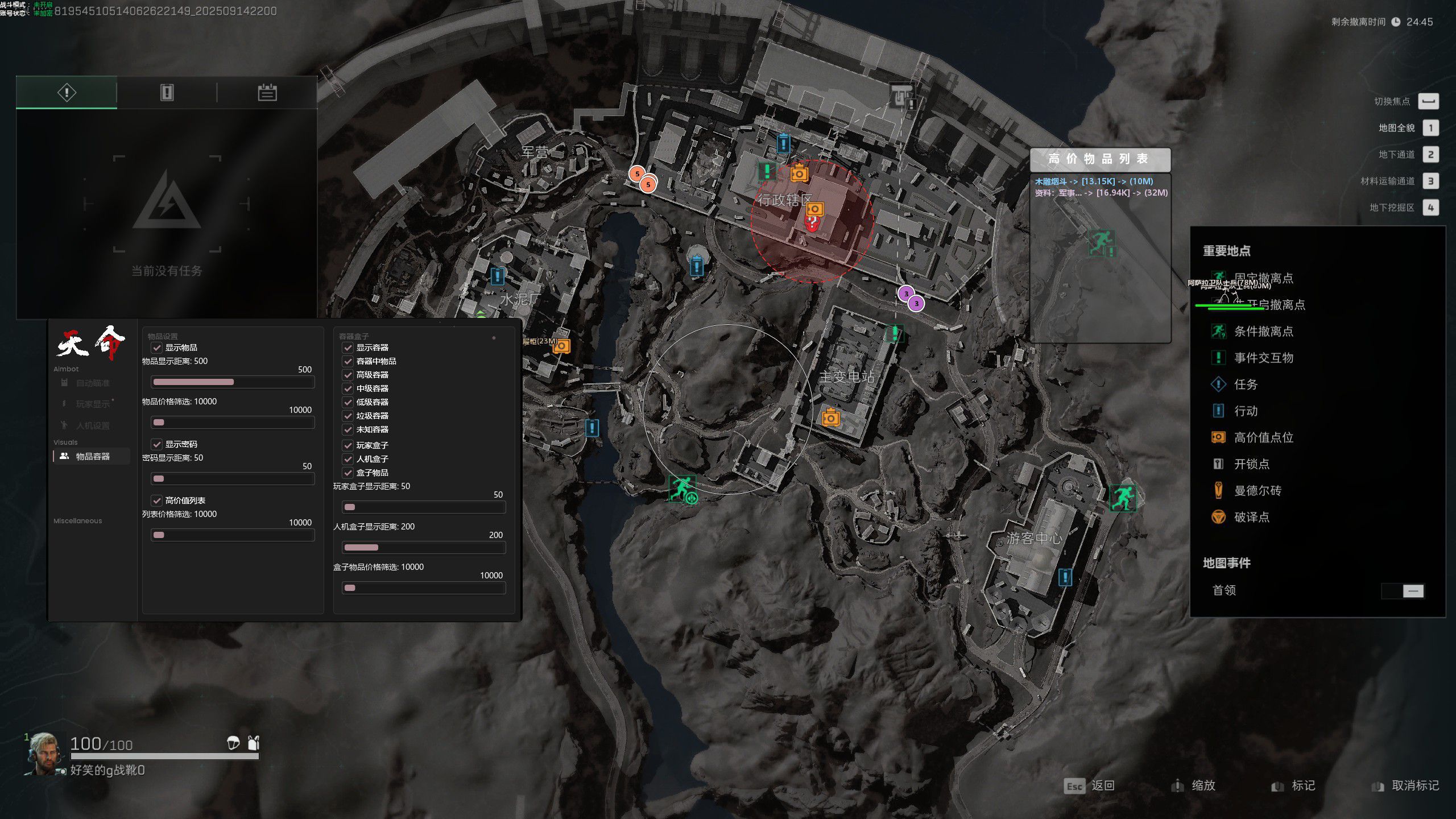1456x819 pixels.
Task: Switch to the diamond exclamation mission tab
Action: 67,92
